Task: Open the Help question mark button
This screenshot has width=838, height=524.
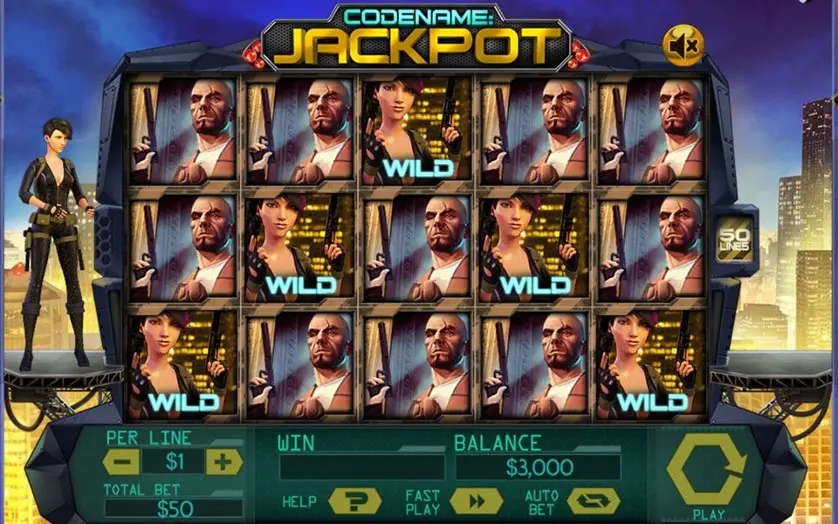Action: coord(354,501)
